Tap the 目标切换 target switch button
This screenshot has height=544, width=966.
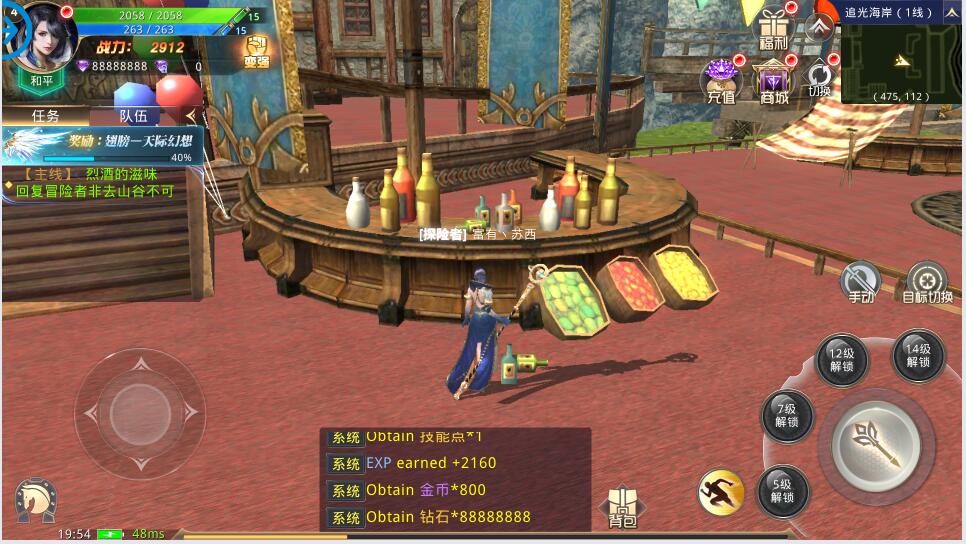coord(927,282)
